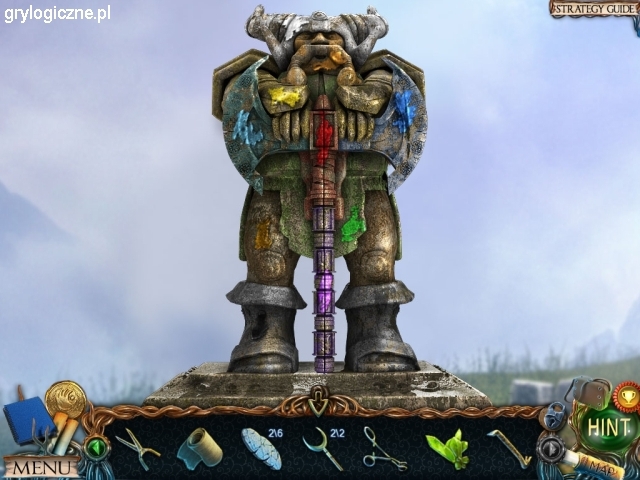Use the Hint orb
The image size is (640, 480).
click(608, 427)
